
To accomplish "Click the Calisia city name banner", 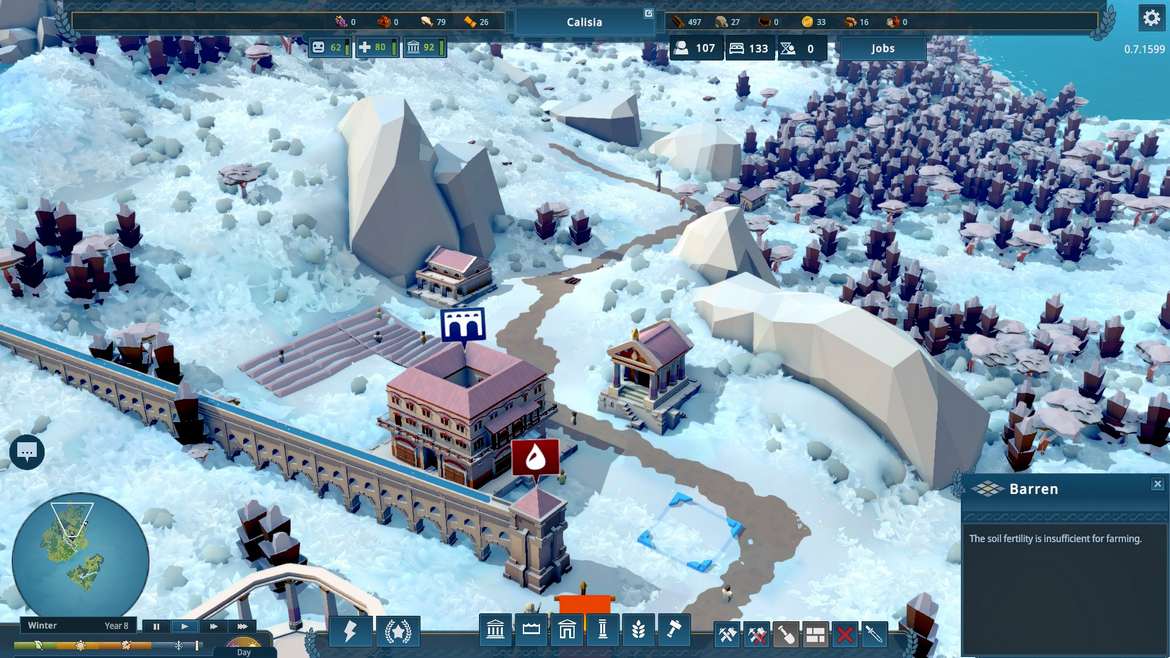I will click(x=584, y=22).
